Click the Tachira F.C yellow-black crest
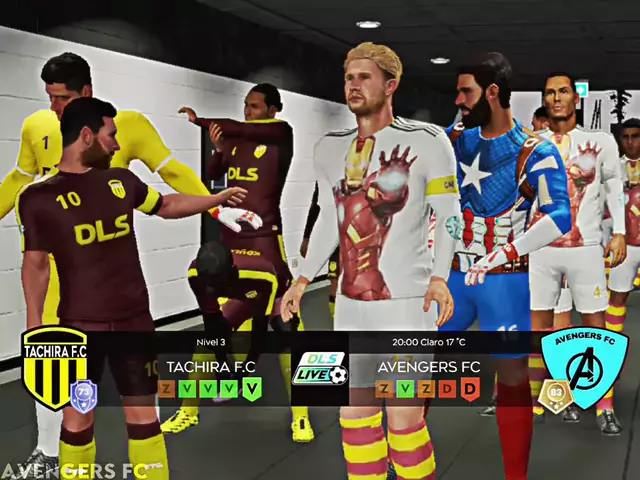This screenshot has width=640, height=480. click(x=54, y=366)
